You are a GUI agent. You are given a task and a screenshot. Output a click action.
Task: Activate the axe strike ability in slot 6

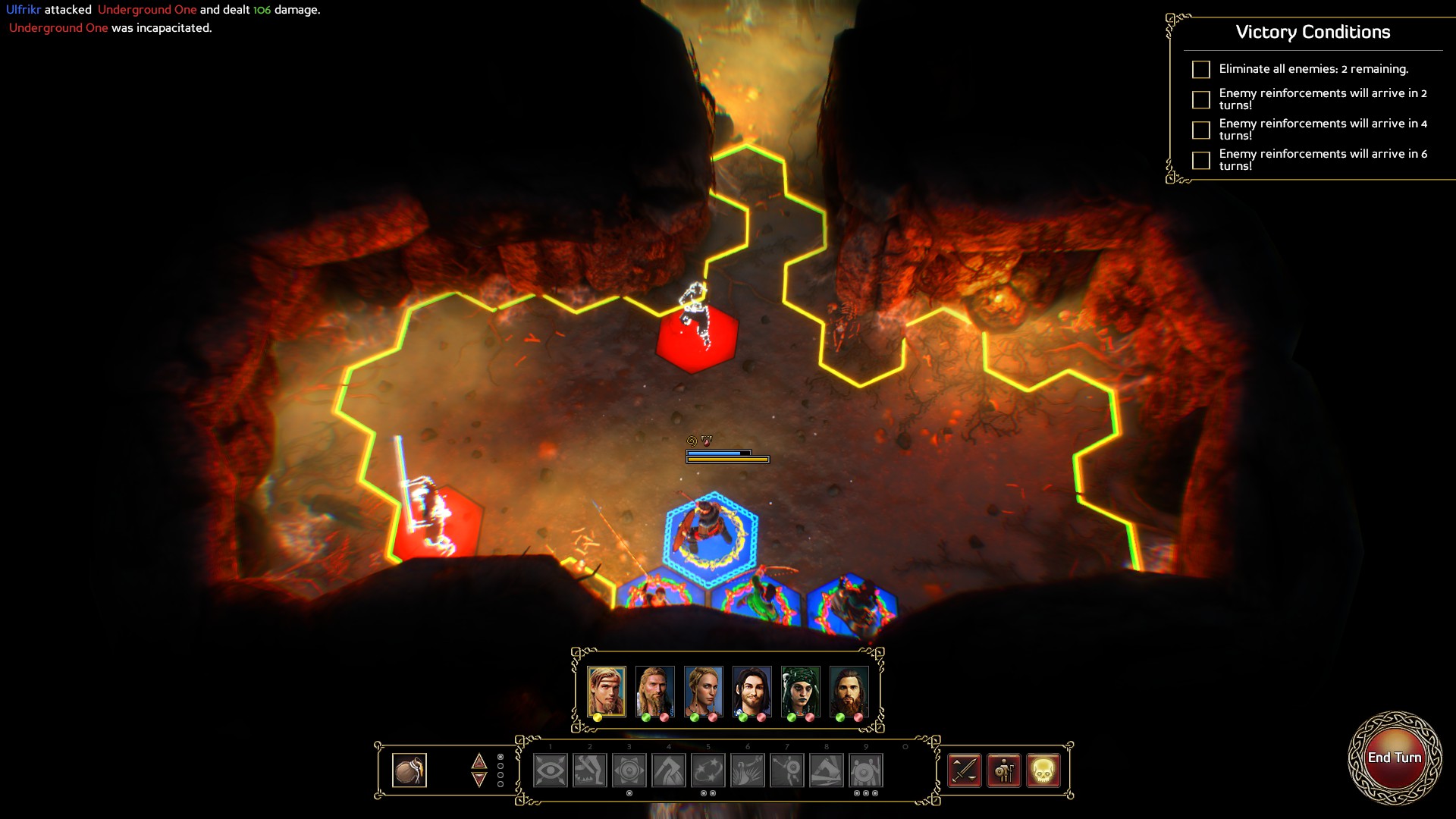tap(748, 770)
